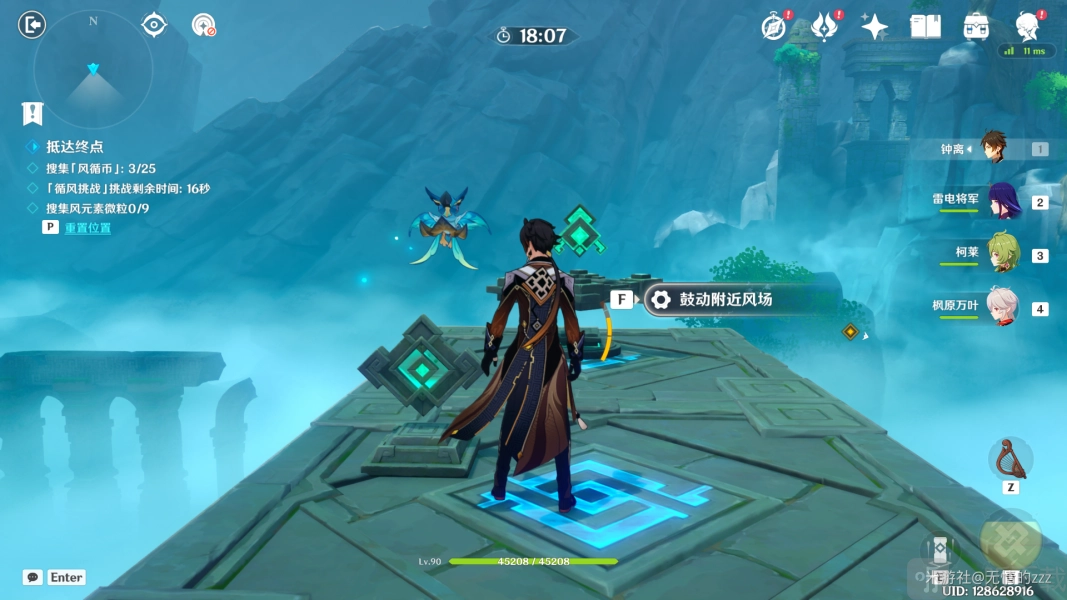The image size is (1067, 600).
Task: Switch to party member 柯莱
Action: [x=1002, y=254]
